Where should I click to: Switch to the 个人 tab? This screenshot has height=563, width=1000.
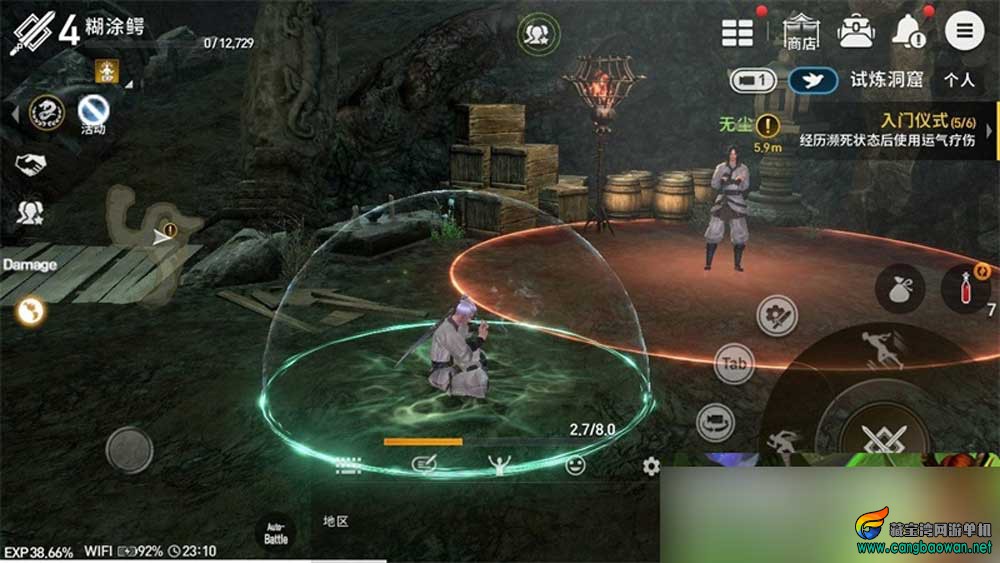point(959,80)
